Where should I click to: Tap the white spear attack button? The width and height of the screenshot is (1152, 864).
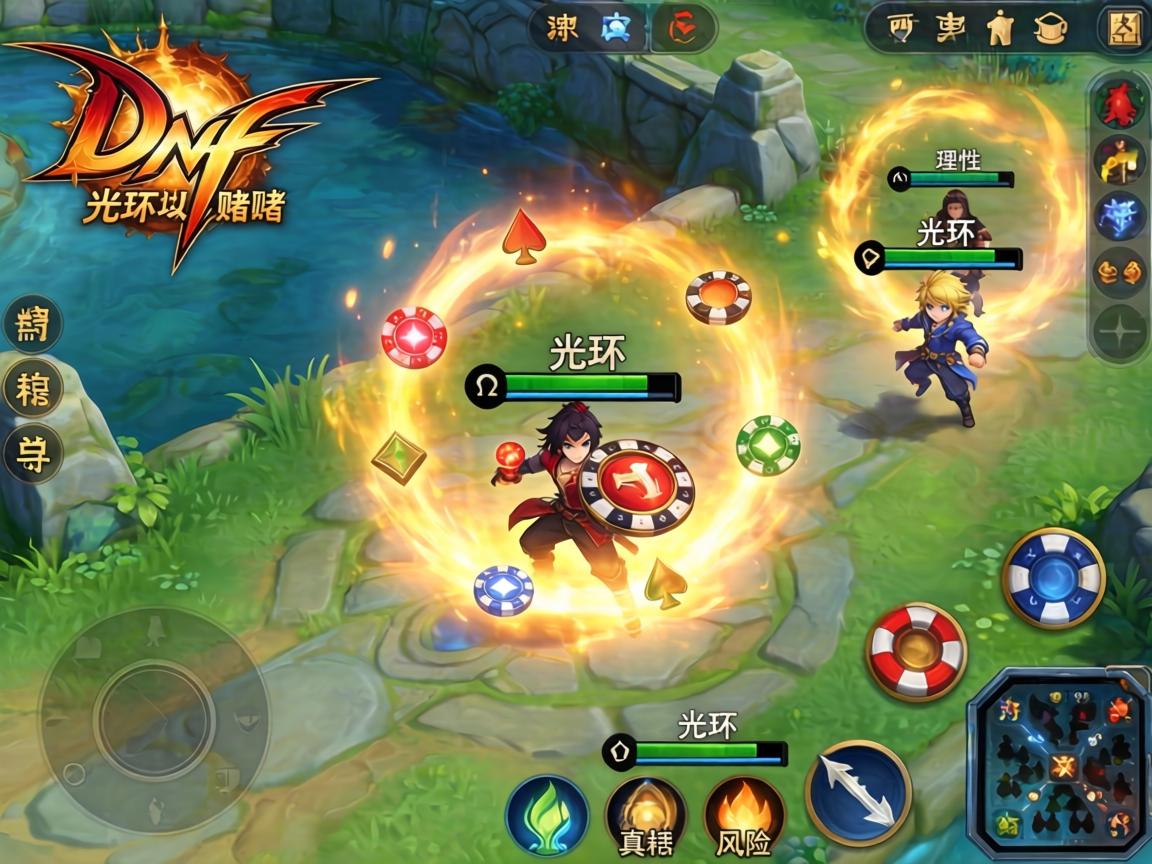pyautogui.click(x=858, y=792)
